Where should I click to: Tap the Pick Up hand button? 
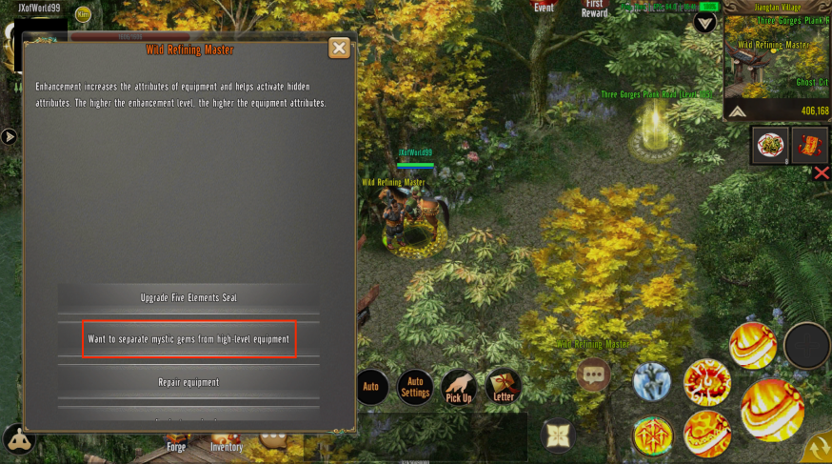(459, 387)
